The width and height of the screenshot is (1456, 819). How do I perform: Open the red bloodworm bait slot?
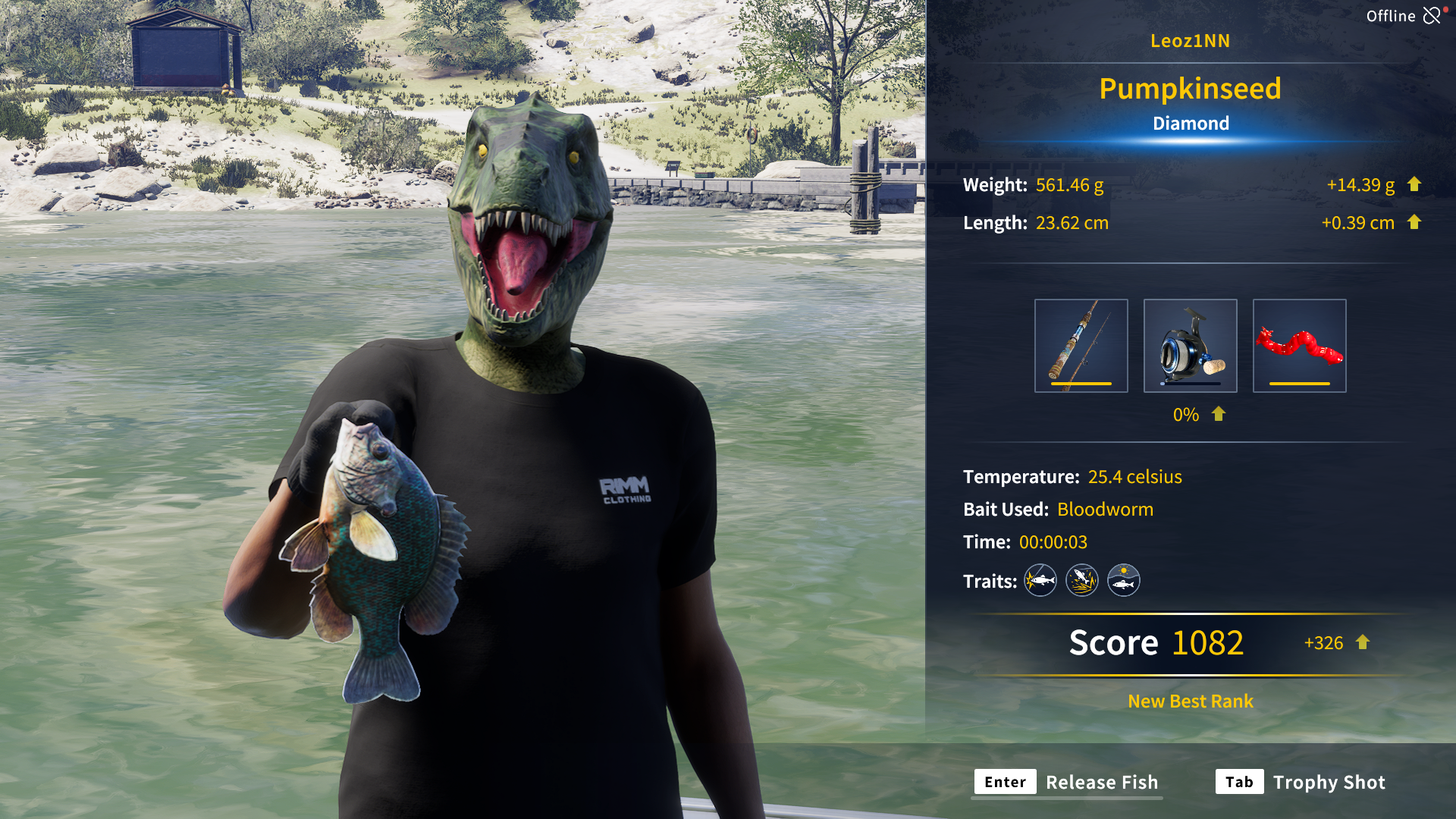coord(1299,345)
